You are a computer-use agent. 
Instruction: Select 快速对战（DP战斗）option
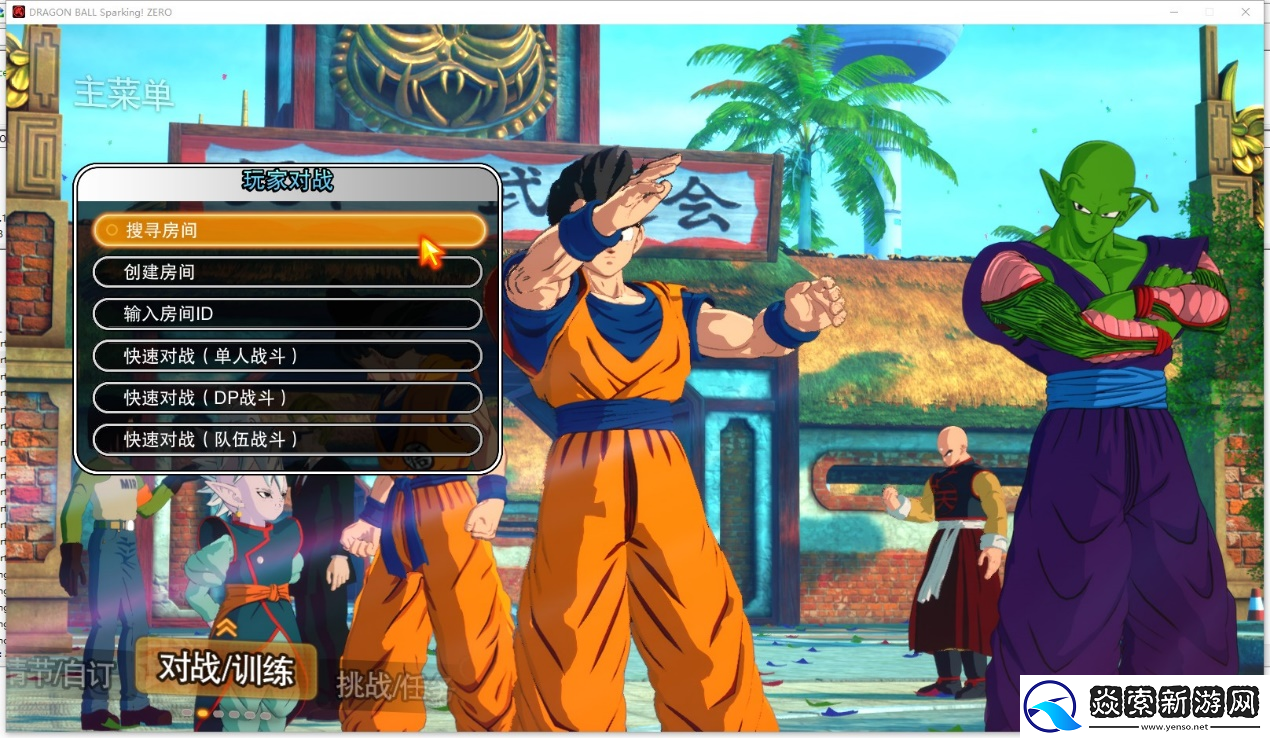pos(288,398)
